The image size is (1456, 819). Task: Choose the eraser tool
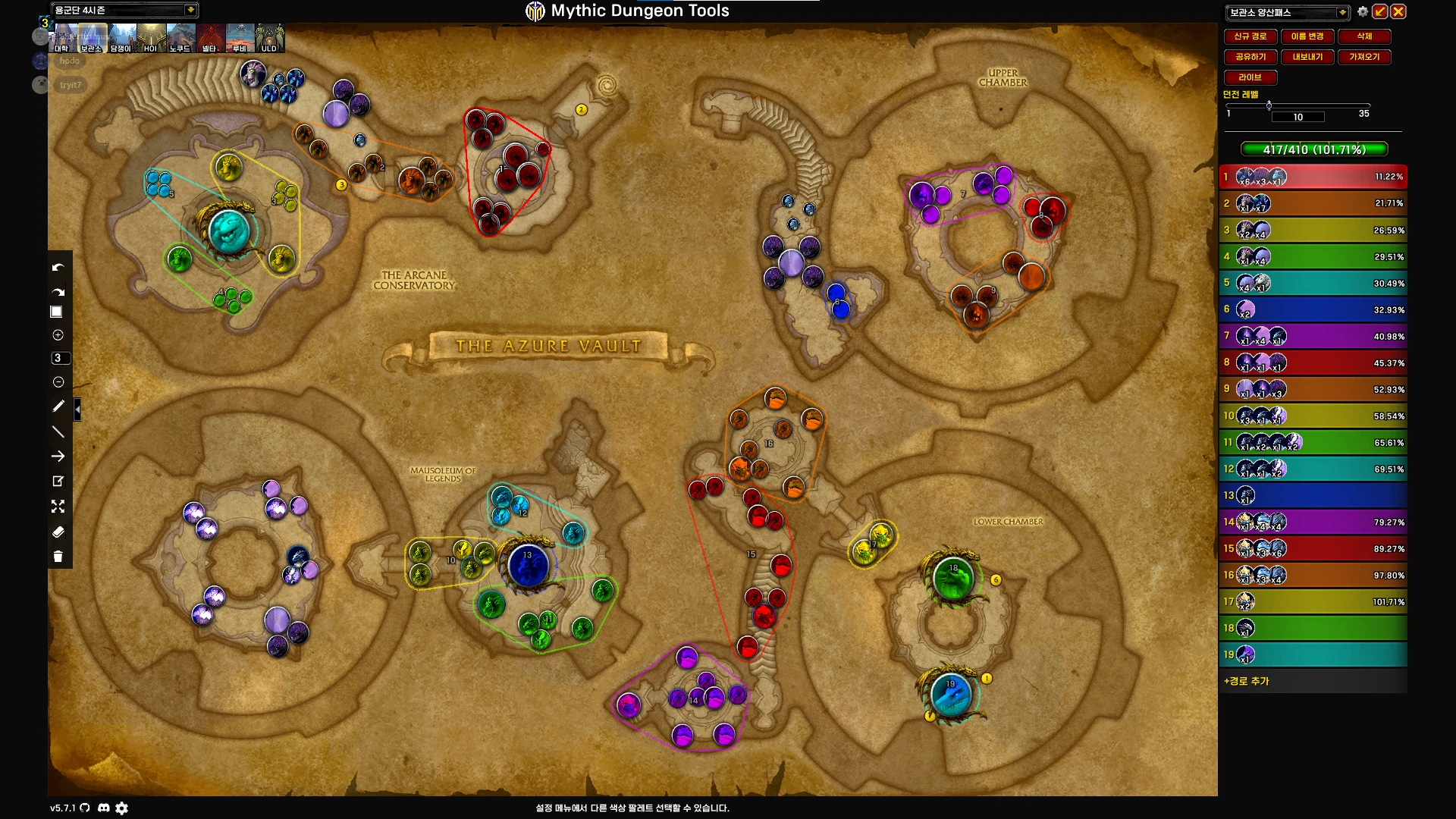pyautogui.click(x=58, y=532)
